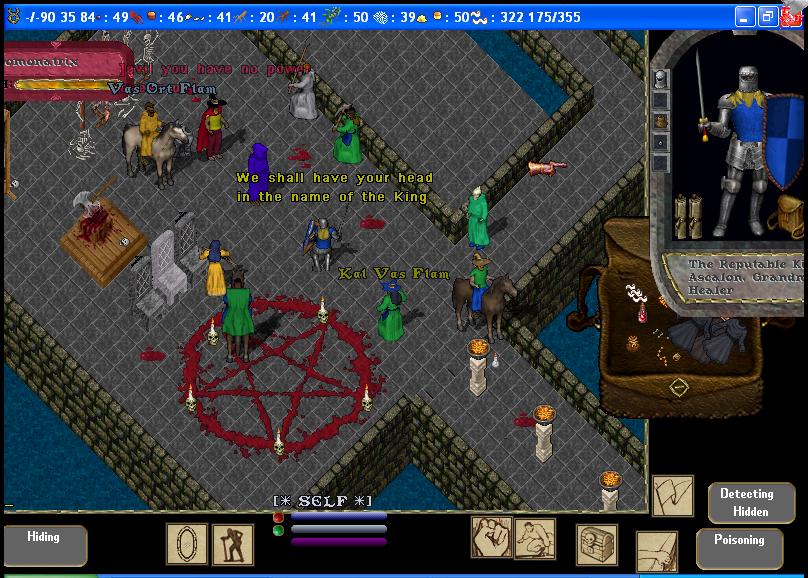Cast the clenched fist spell icon
This screenshot has height=578, width=808.
coord(491,537)
